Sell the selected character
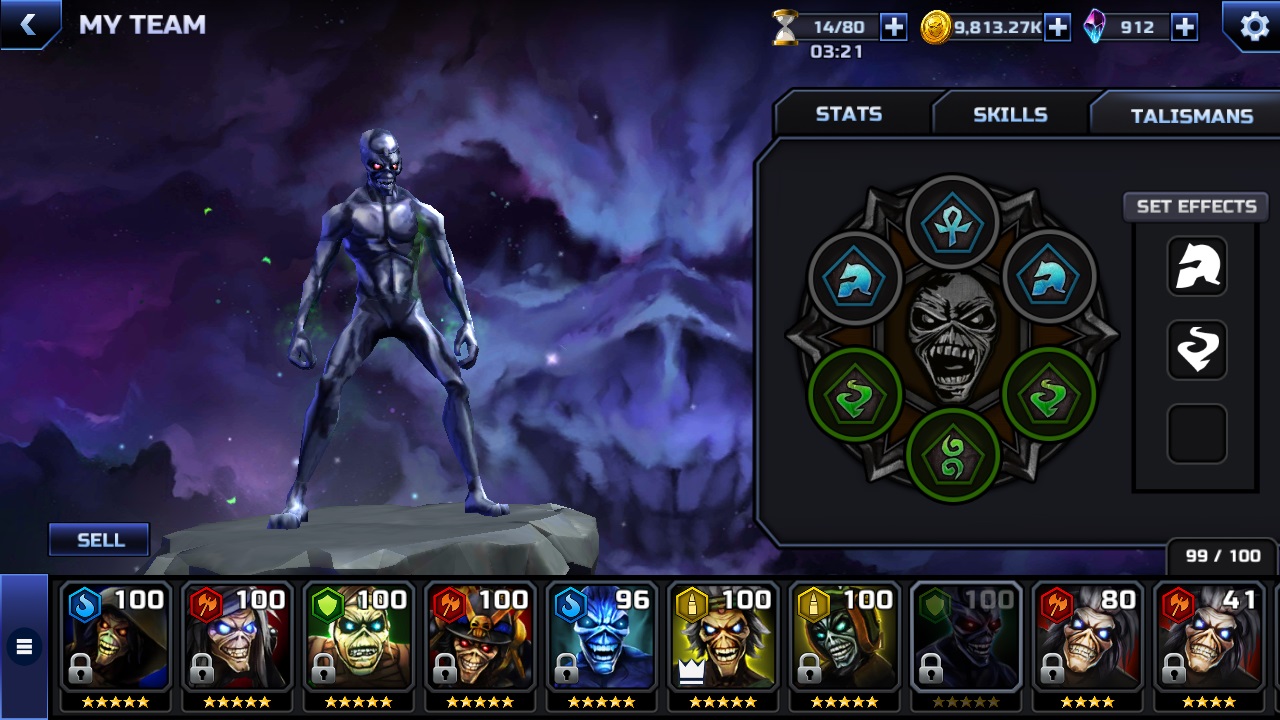 coord(100,540)
